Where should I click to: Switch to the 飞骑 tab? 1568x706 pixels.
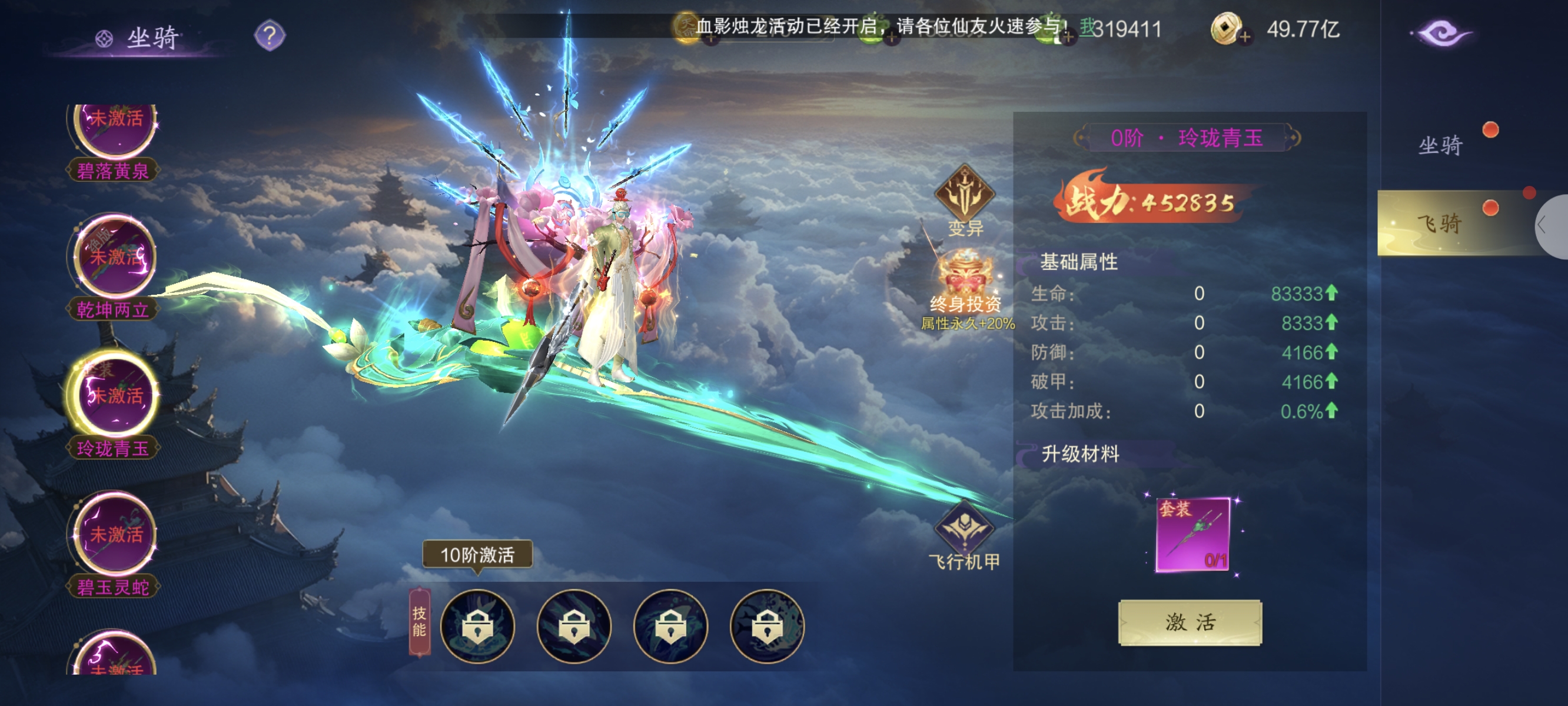click(1440, 224)
